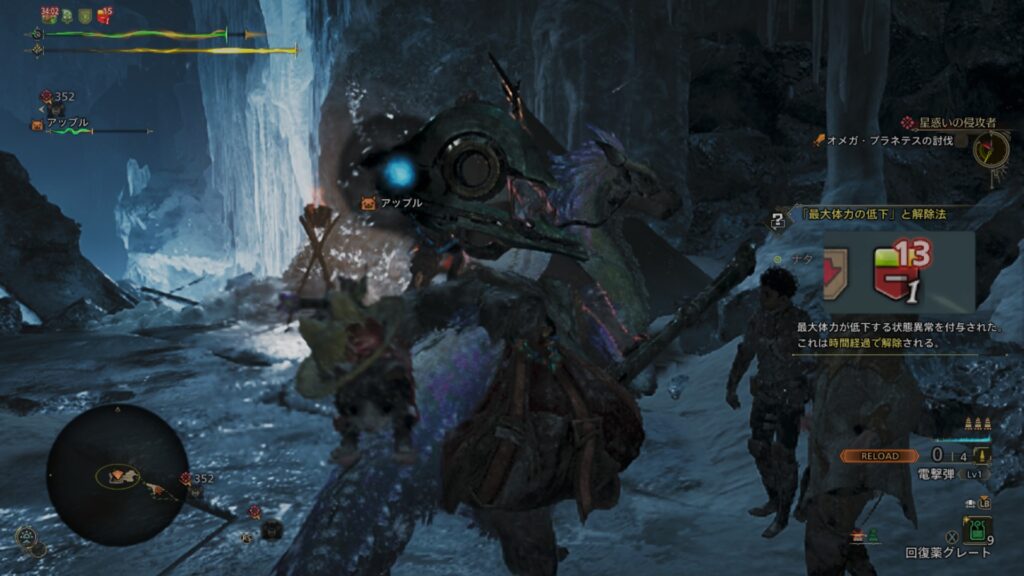
Task: Click the question mark help icon
Action: (x=778, y=221)
